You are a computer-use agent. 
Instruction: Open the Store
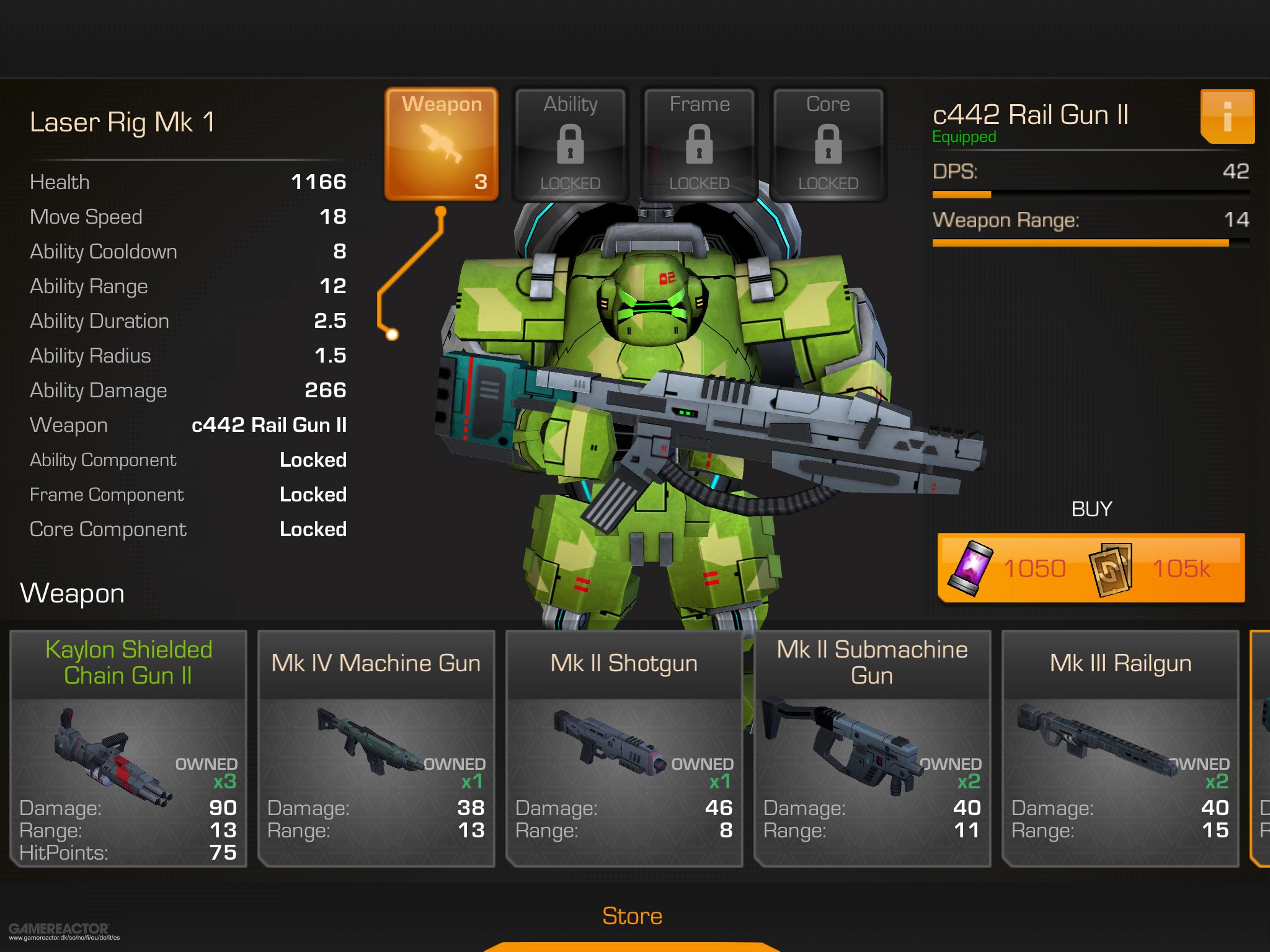tap(633, 915)
